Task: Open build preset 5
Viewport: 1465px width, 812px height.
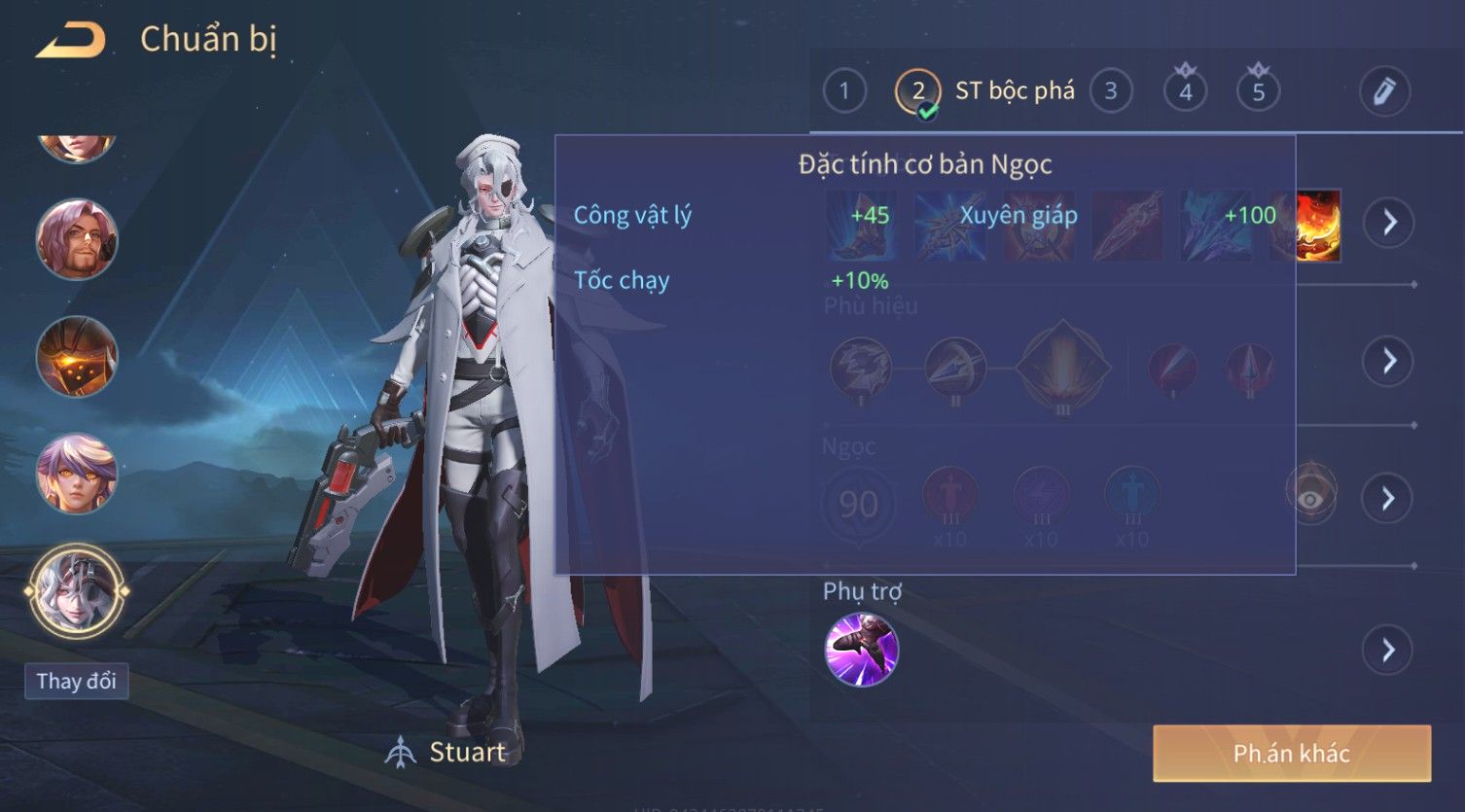Action: click(1258, 92)
